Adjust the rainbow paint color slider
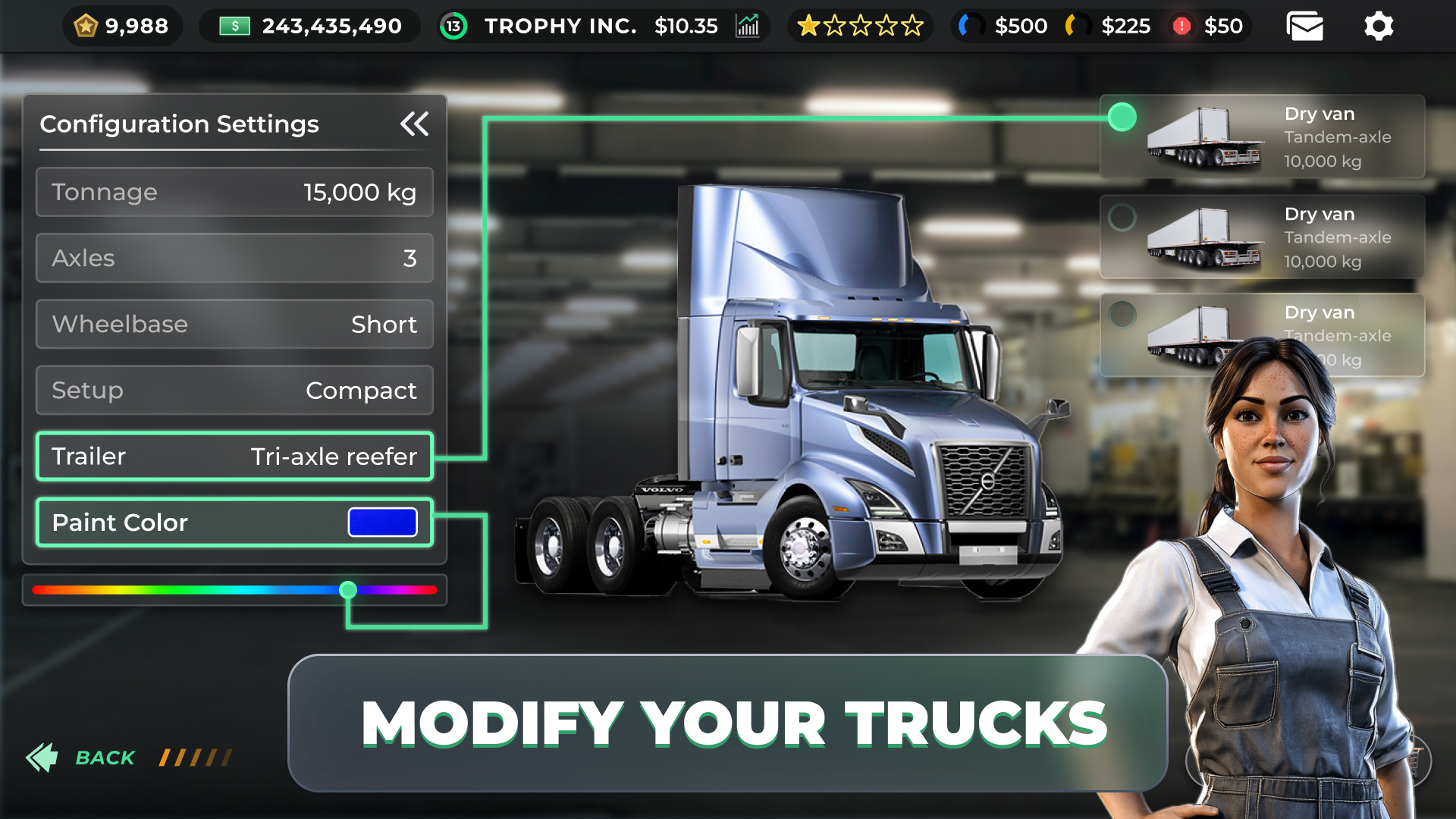This screenshot has width=1456, height=819. click(348, 590)
